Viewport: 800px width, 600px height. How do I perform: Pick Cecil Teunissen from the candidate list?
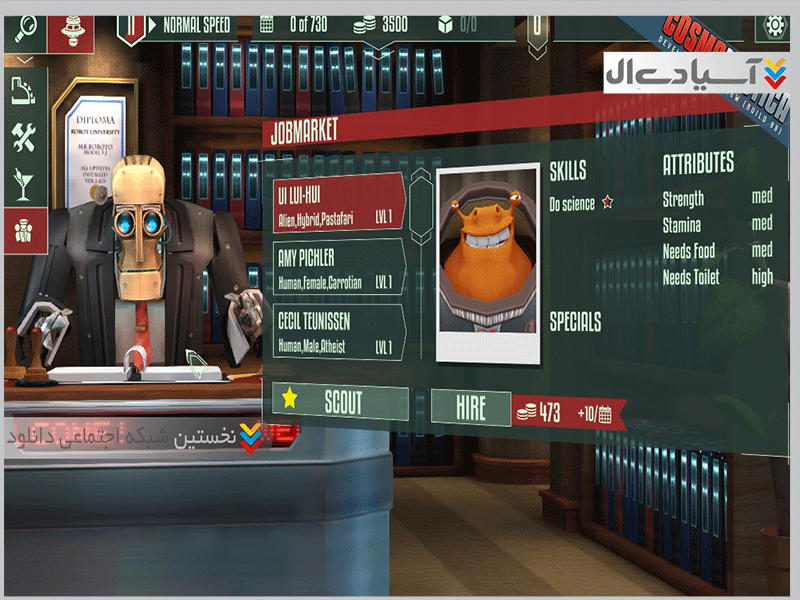(338, 331)
